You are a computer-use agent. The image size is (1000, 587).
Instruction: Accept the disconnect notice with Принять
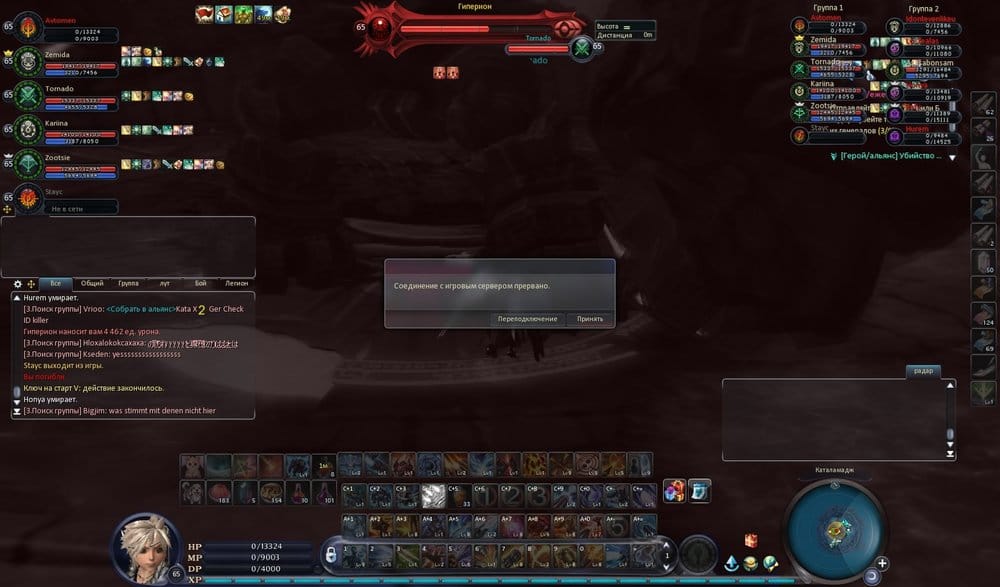(x=590, y=319)
